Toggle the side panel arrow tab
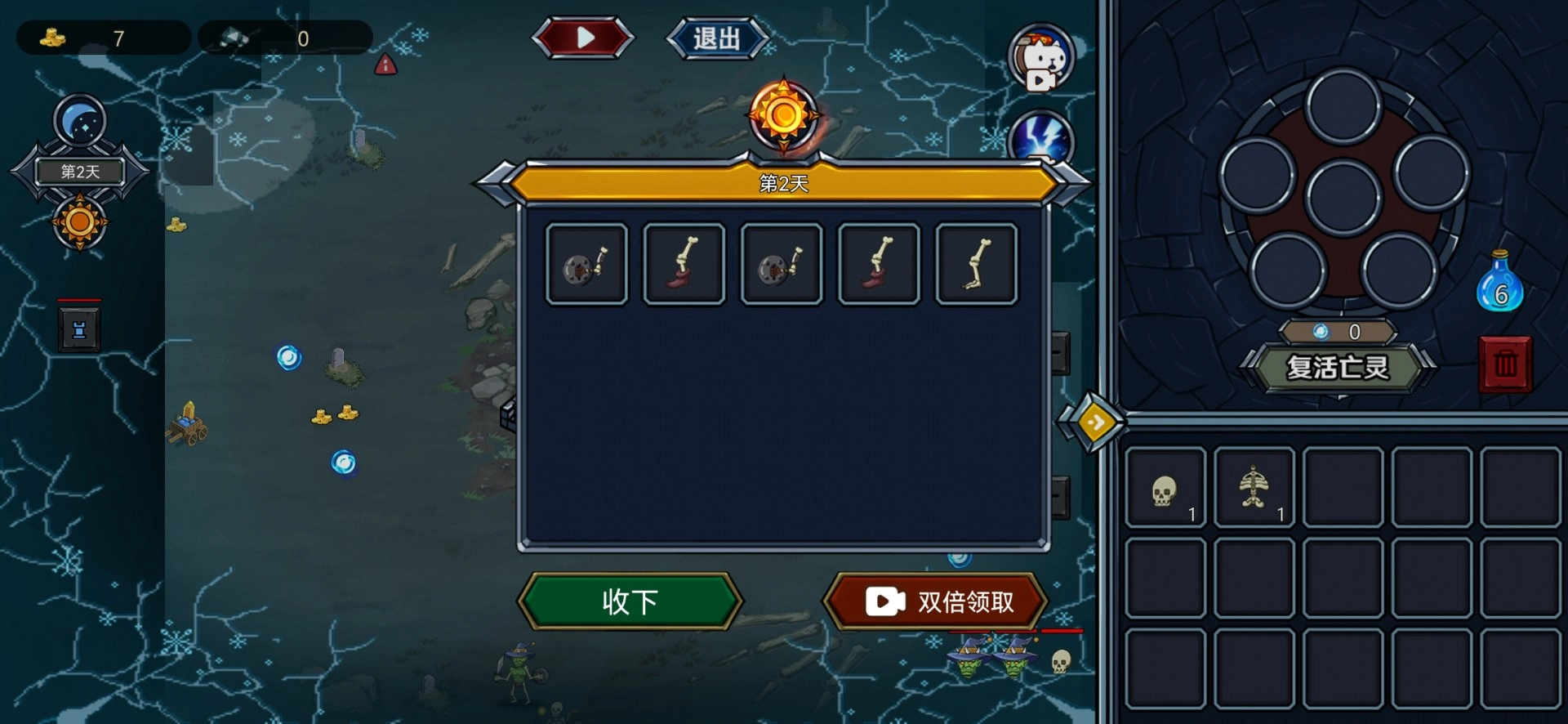 [x=1095, y=422]
